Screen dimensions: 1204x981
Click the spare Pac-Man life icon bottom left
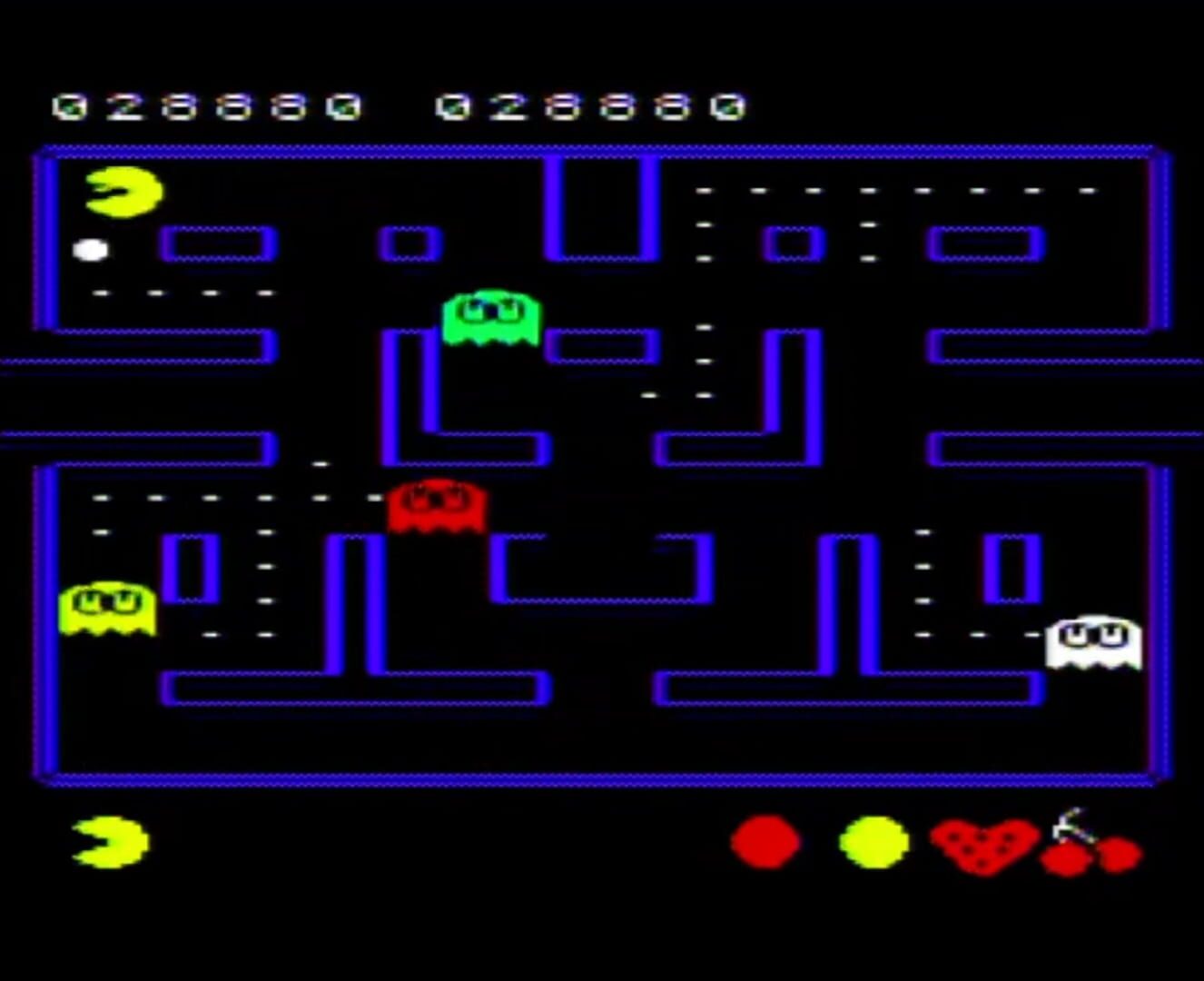tap(107, 843)
